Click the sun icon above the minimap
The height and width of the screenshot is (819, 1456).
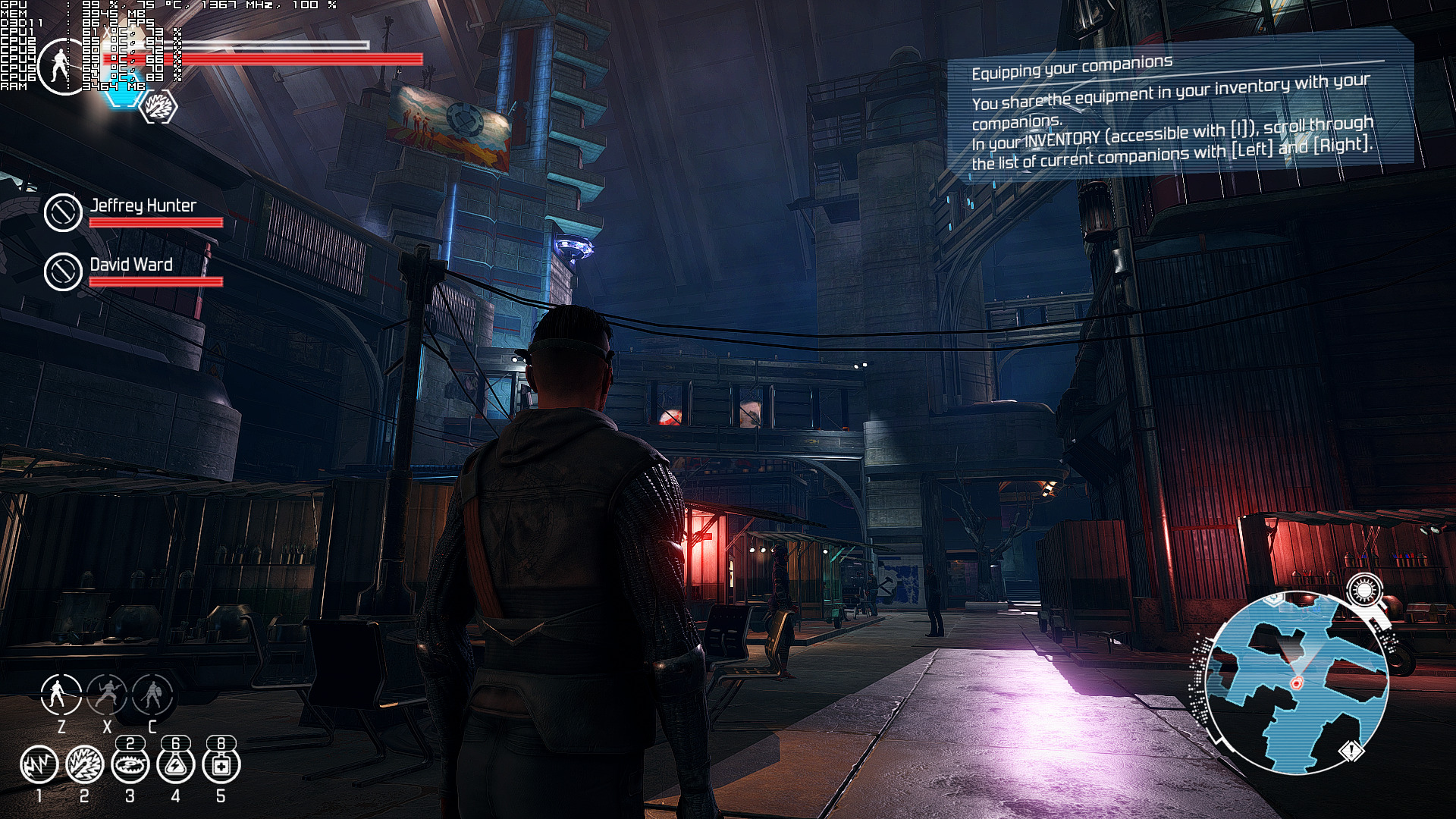[x=1364, y=589]
